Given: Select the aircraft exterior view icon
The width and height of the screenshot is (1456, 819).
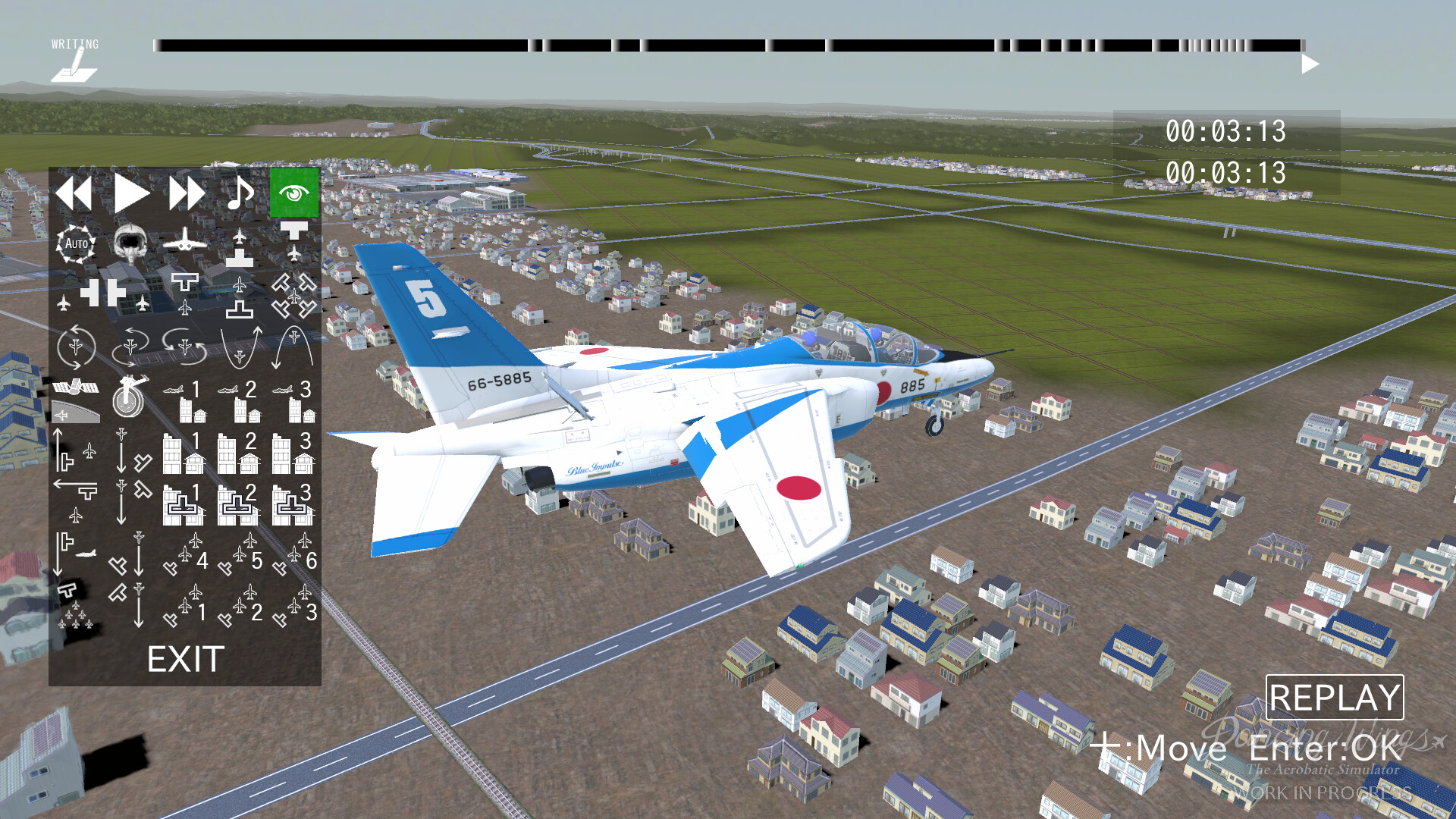Looking at the screenshot, I should [184, 243].
